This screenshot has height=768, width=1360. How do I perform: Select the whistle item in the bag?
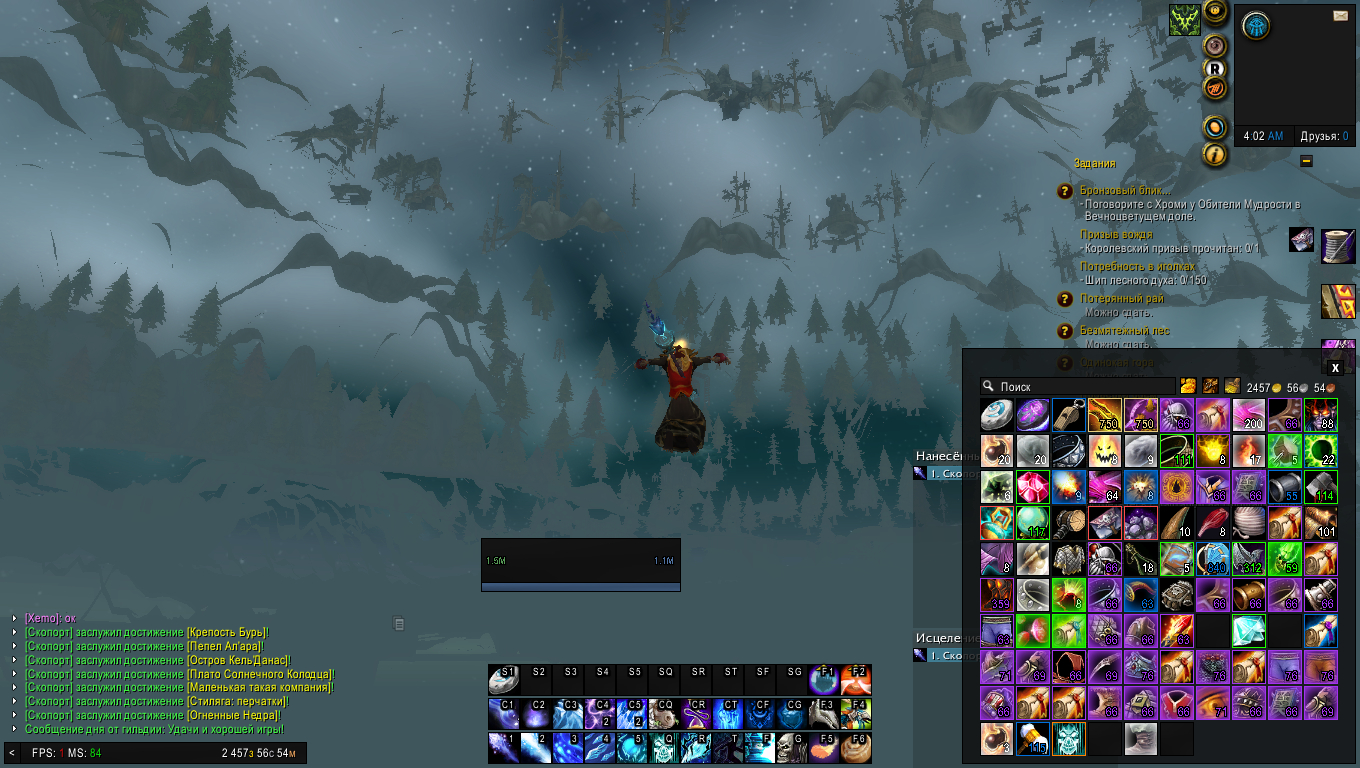point(1068,414)
